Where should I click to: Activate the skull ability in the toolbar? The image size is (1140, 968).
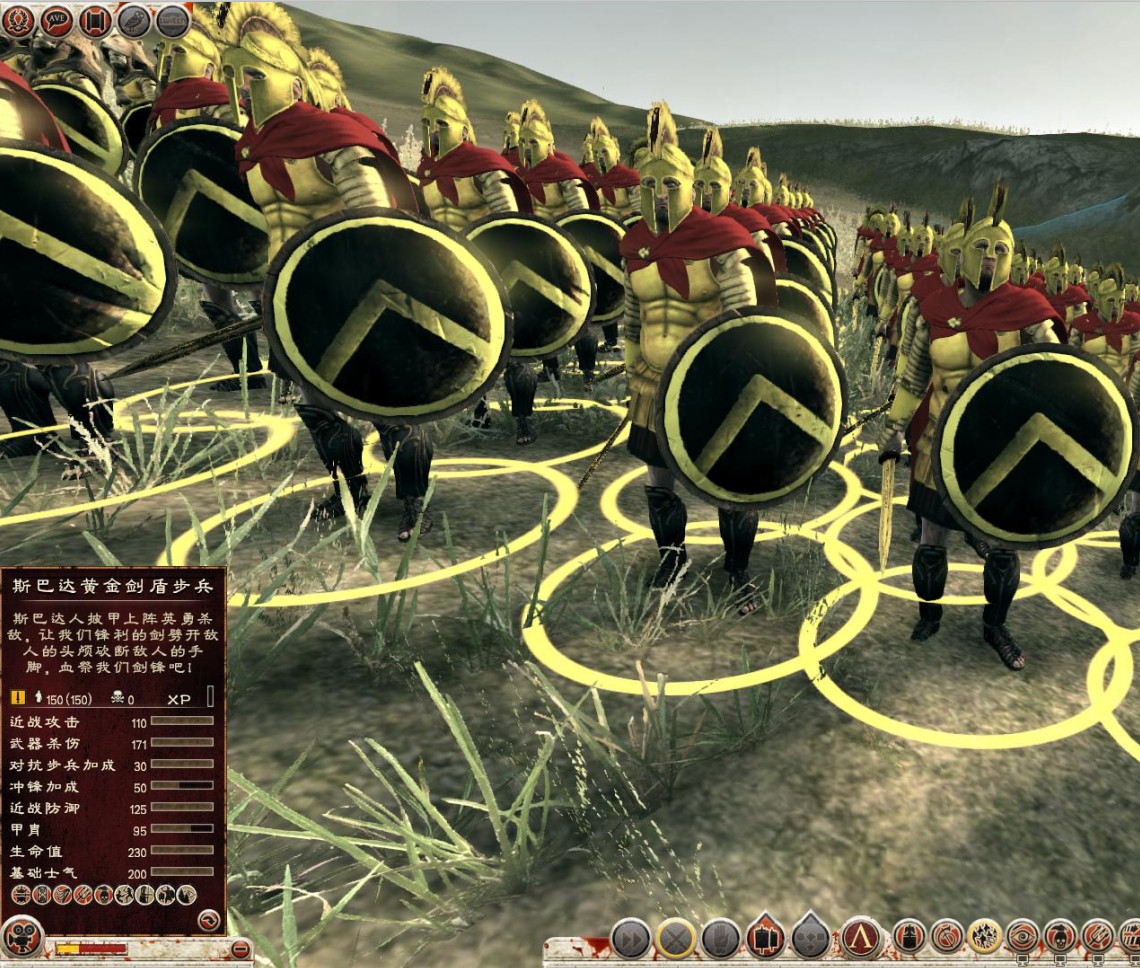coord(1061,937)
